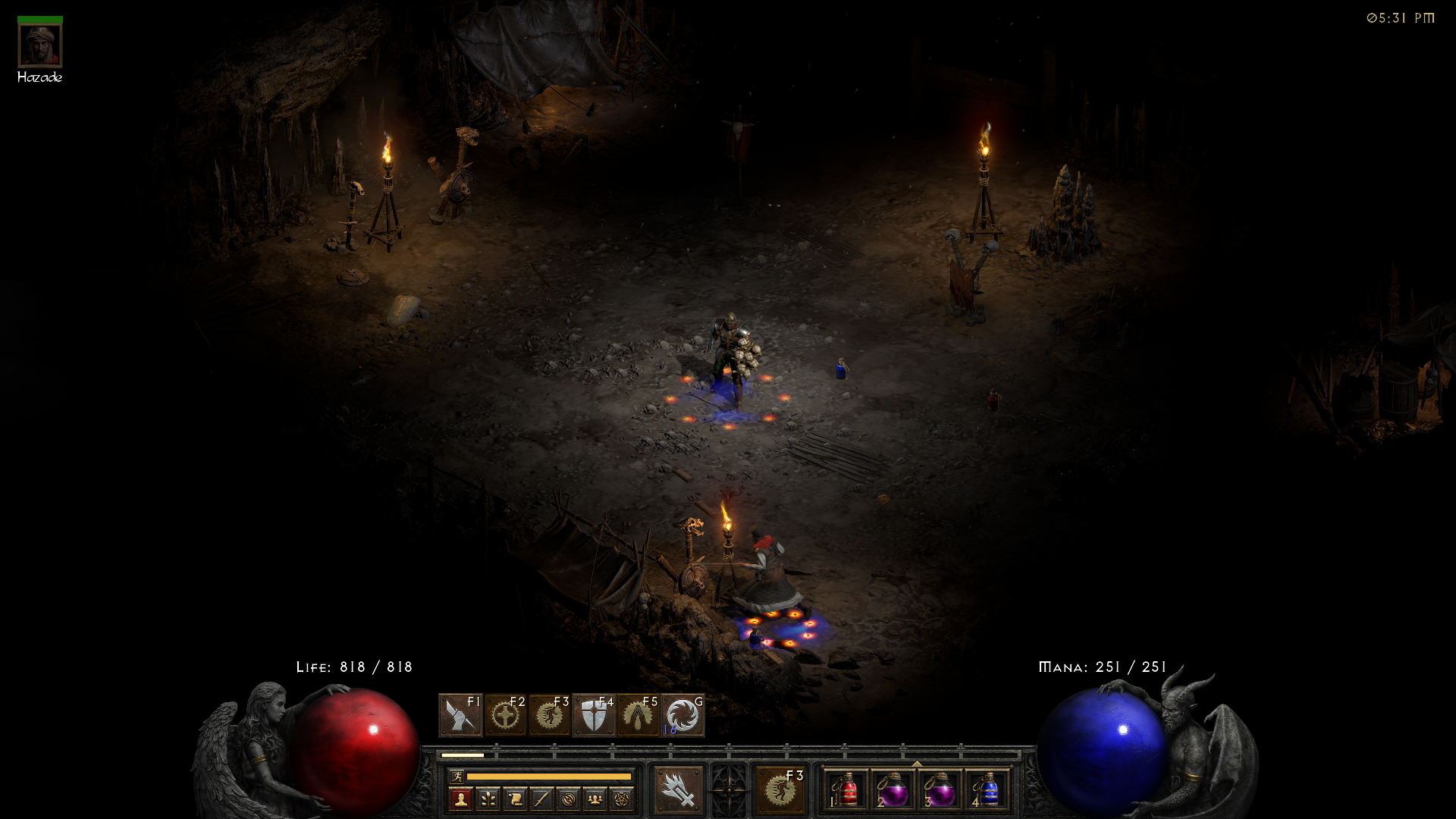This screenshot has height=819, width=1456.
Task: Activate the aura skill bound to F2
Action: point(505,715)
